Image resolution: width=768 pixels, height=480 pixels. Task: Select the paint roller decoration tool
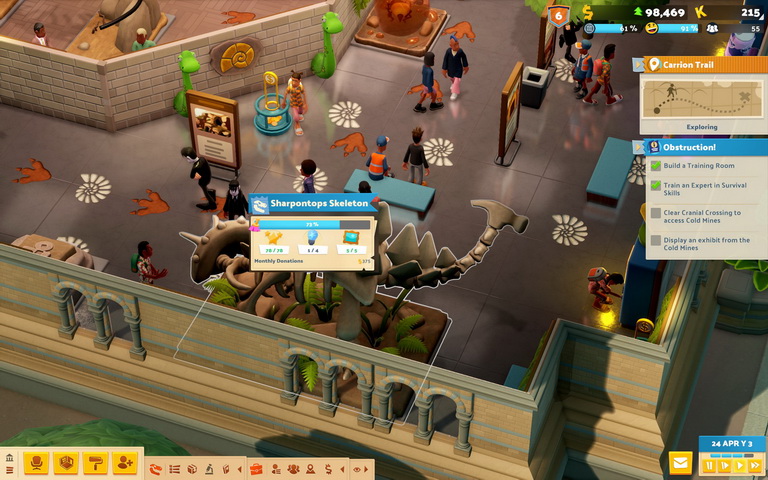pyautogui.click(x=95, y=463)
